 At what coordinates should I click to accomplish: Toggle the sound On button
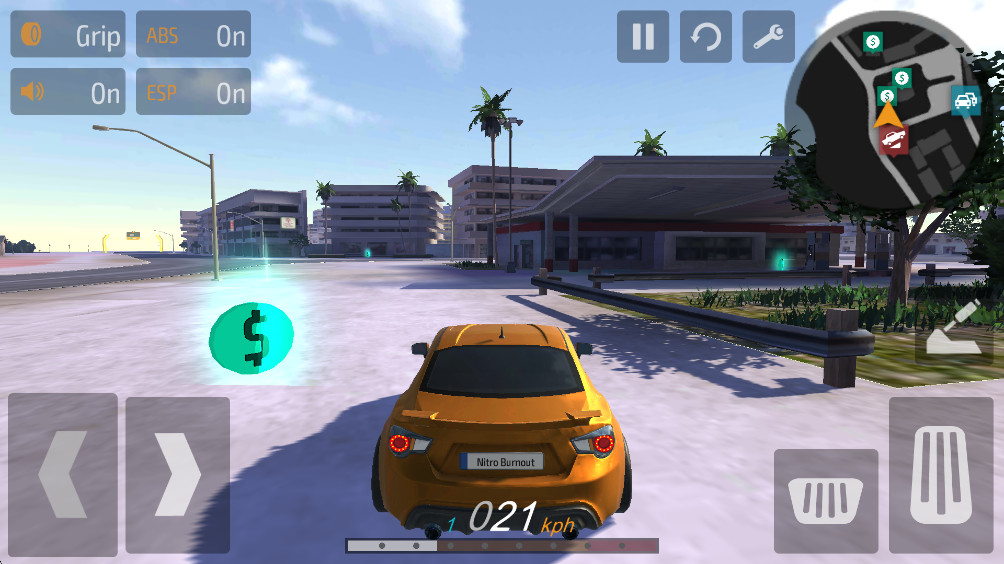pos(68,92)
